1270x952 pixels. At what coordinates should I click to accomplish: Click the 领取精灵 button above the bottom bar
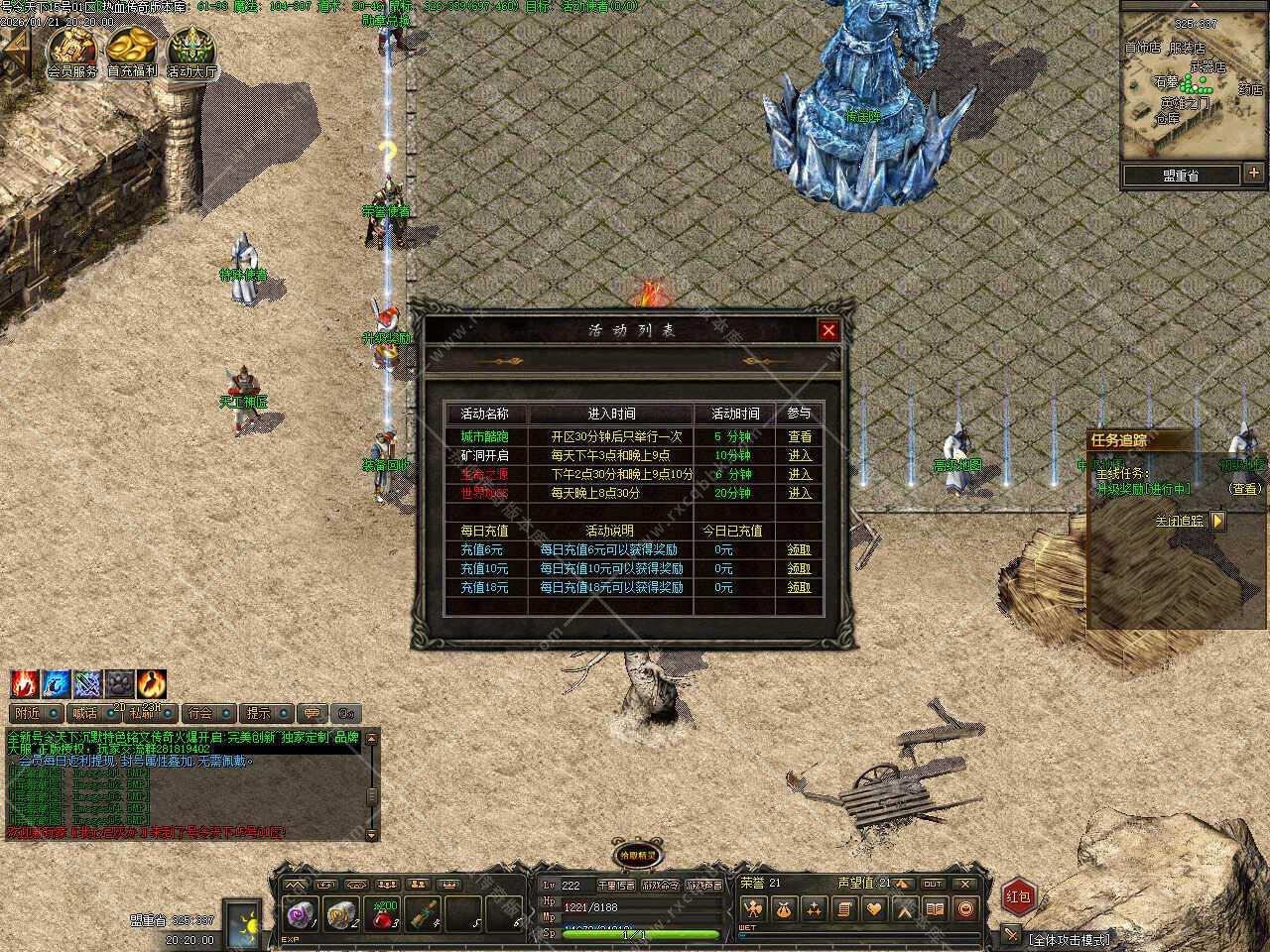637,855
